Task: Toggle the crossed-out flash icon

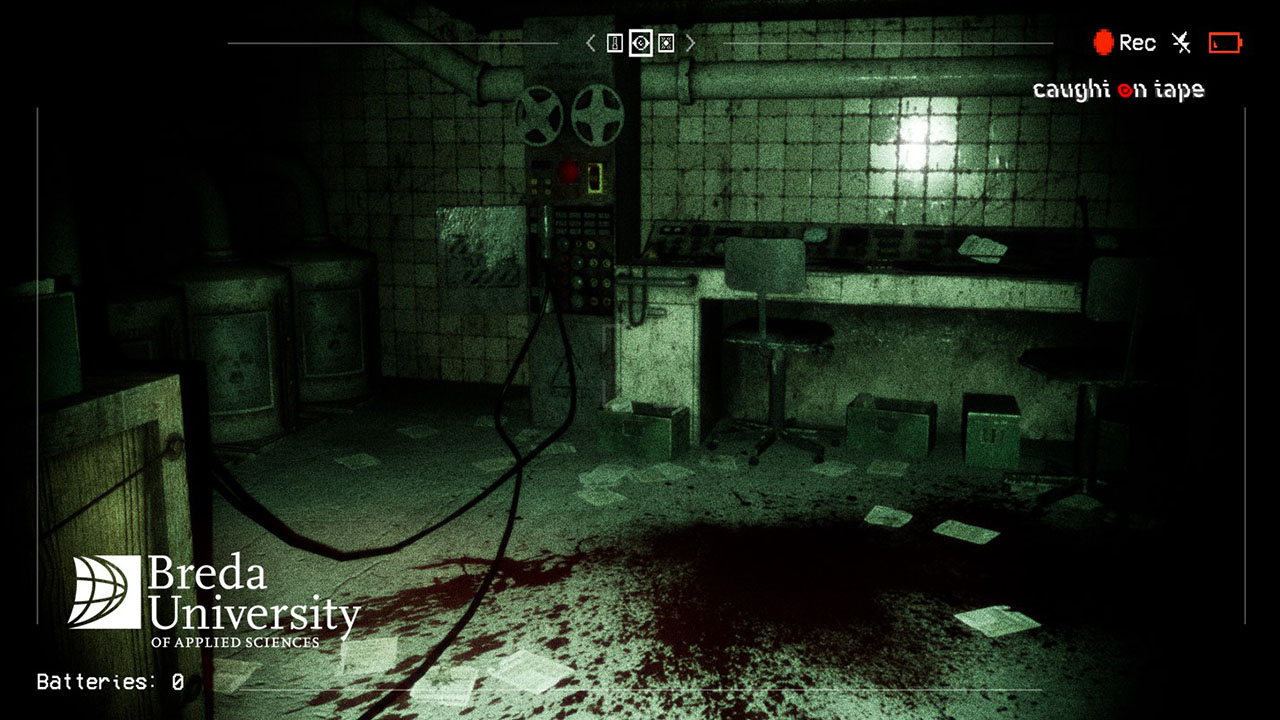Action: click(1182, 42)
